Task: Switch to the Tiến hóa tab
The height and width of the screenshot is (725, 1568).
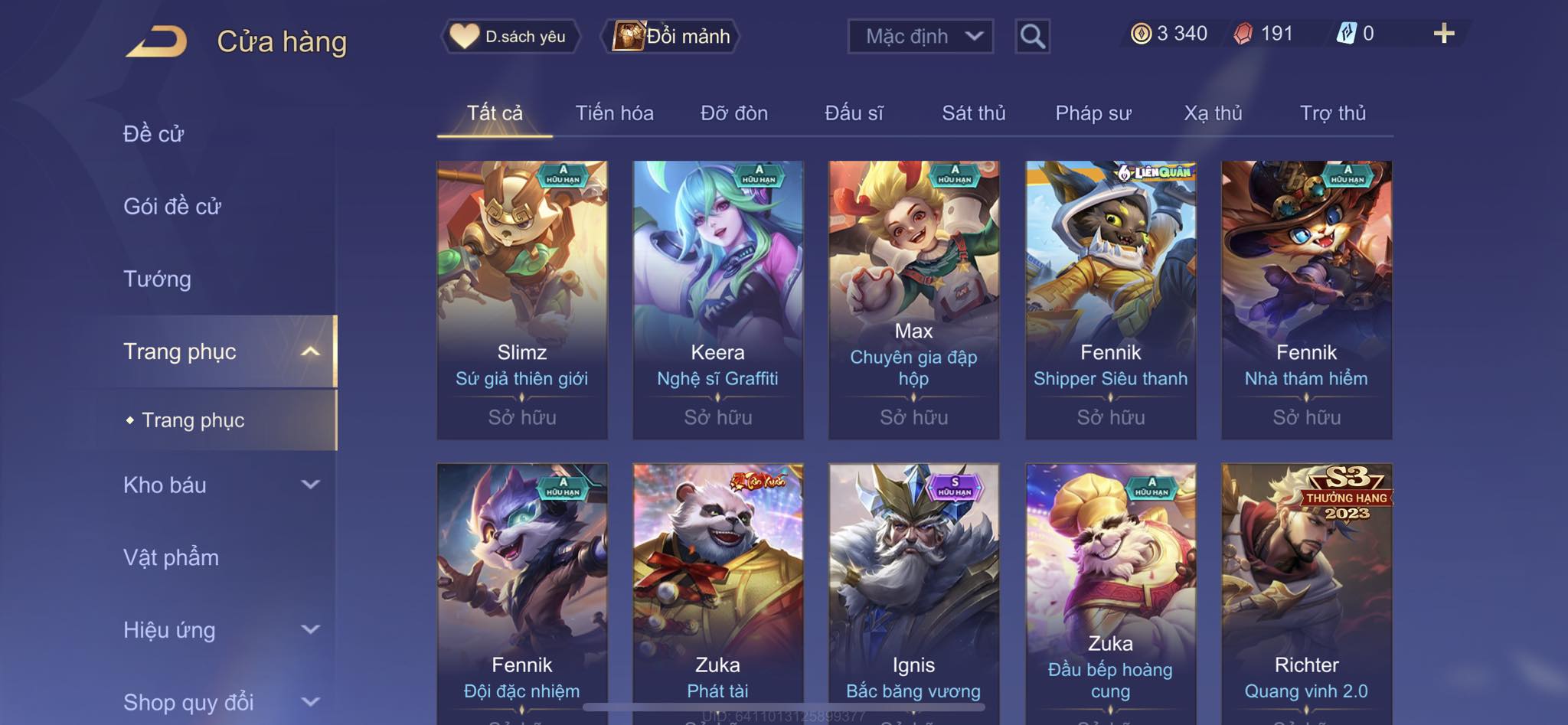Action: point(614,113)
